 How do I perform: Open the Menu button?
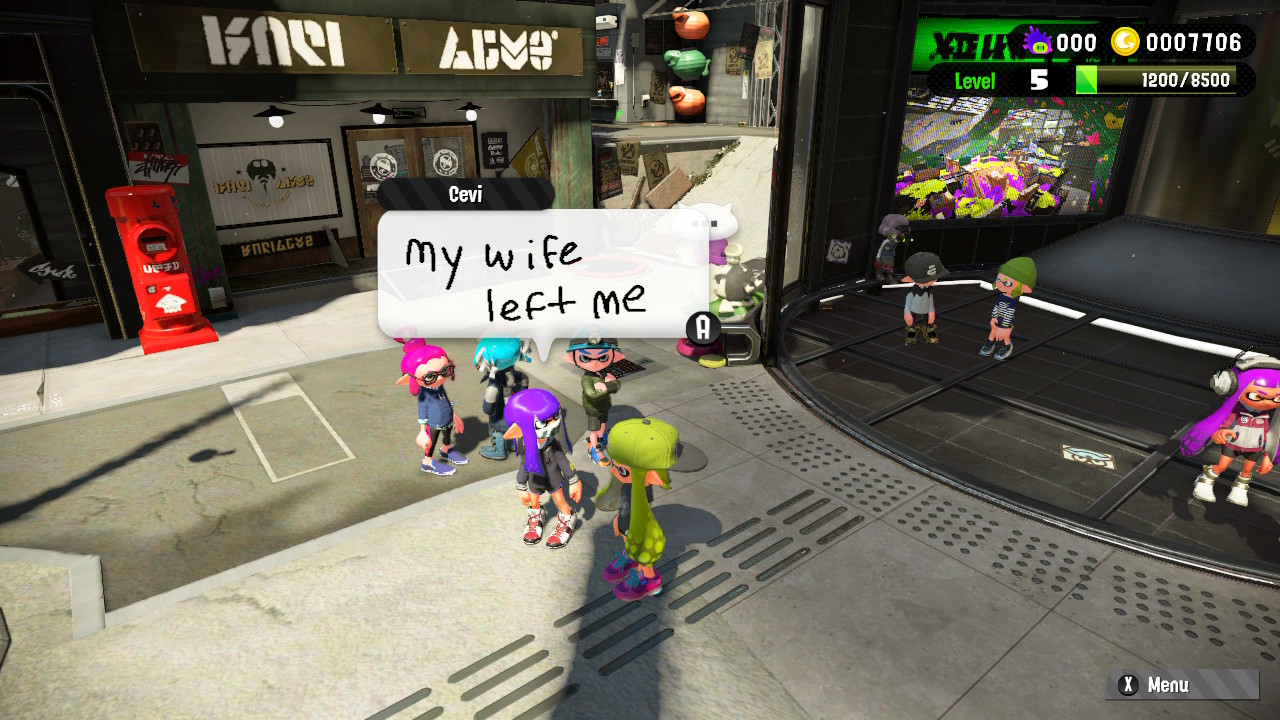point(1180,685)
